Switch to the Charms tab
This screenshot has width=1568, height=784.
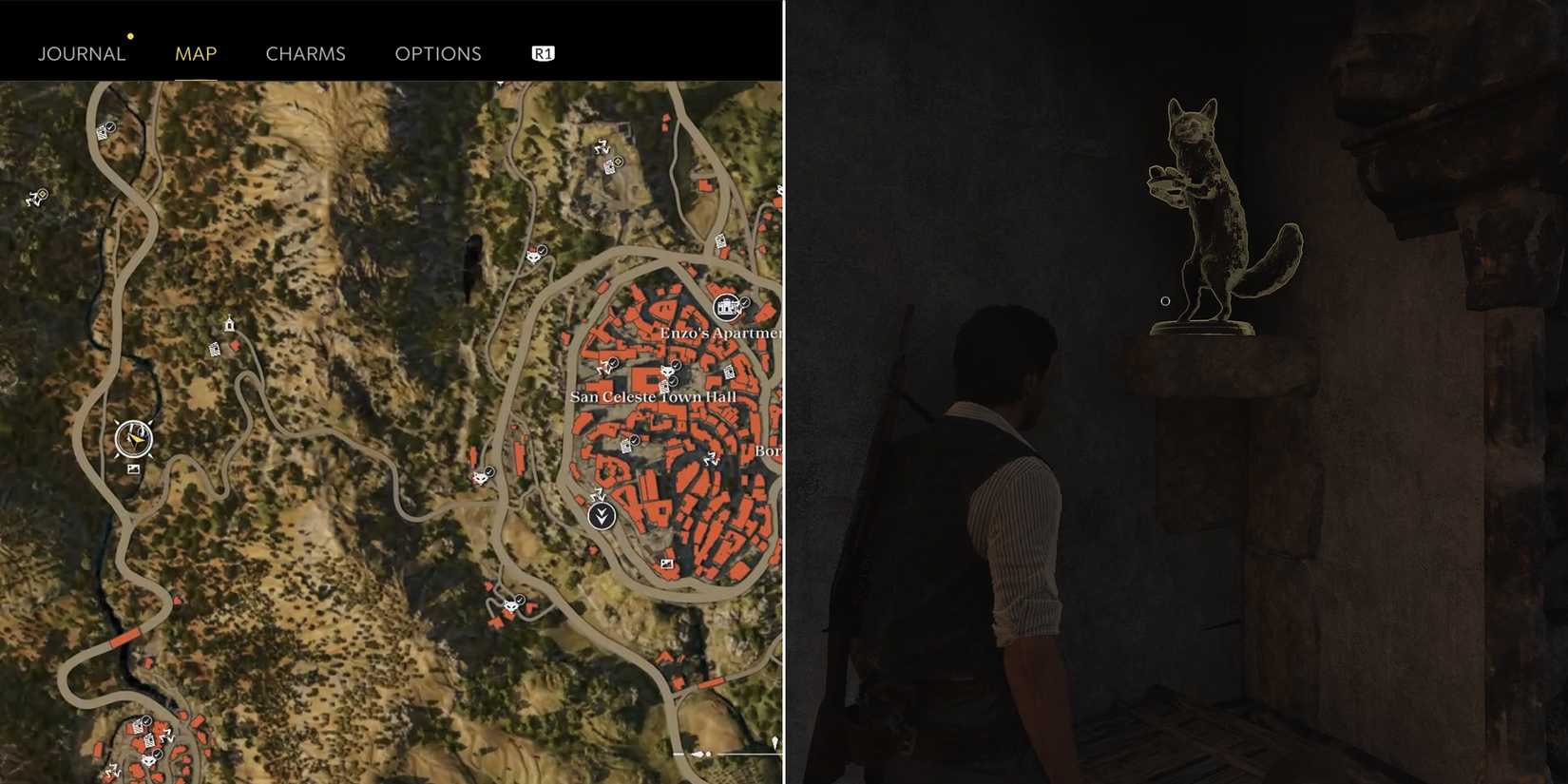306,53
